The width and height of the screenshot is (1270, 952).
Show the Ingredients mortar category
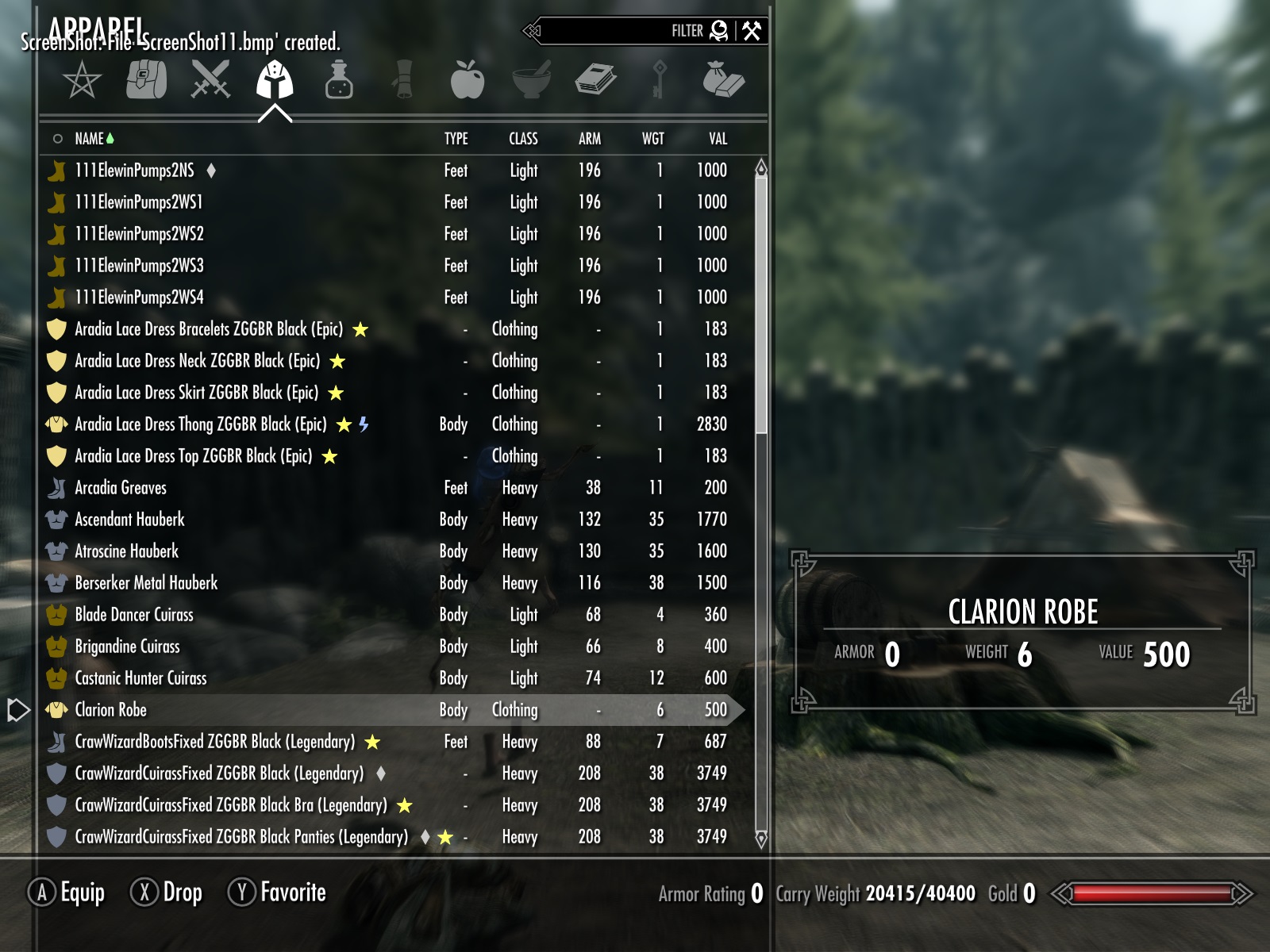[532, 80]
